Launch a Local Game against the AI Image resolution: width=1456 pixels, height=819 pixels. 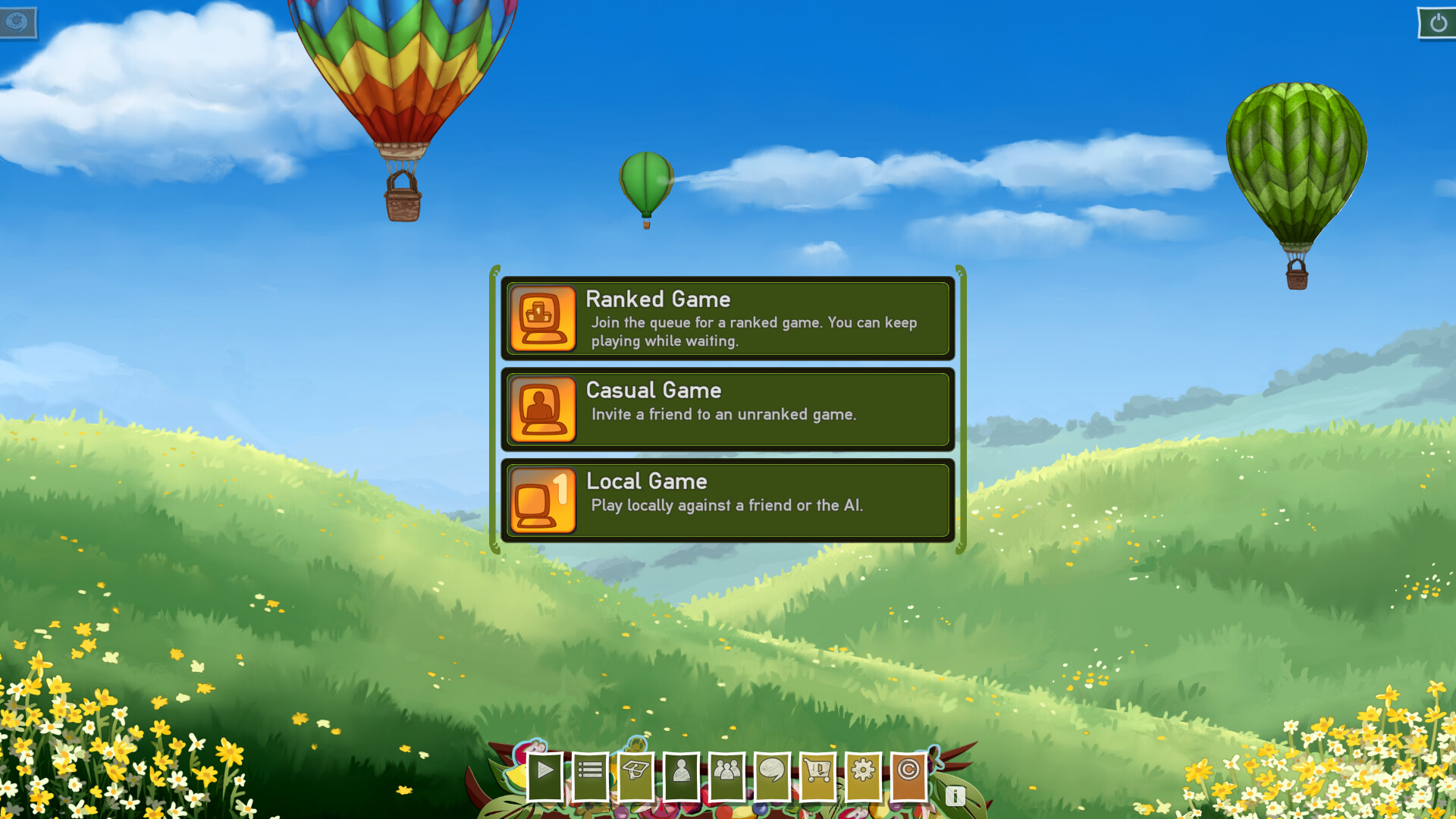pos(726,500)
